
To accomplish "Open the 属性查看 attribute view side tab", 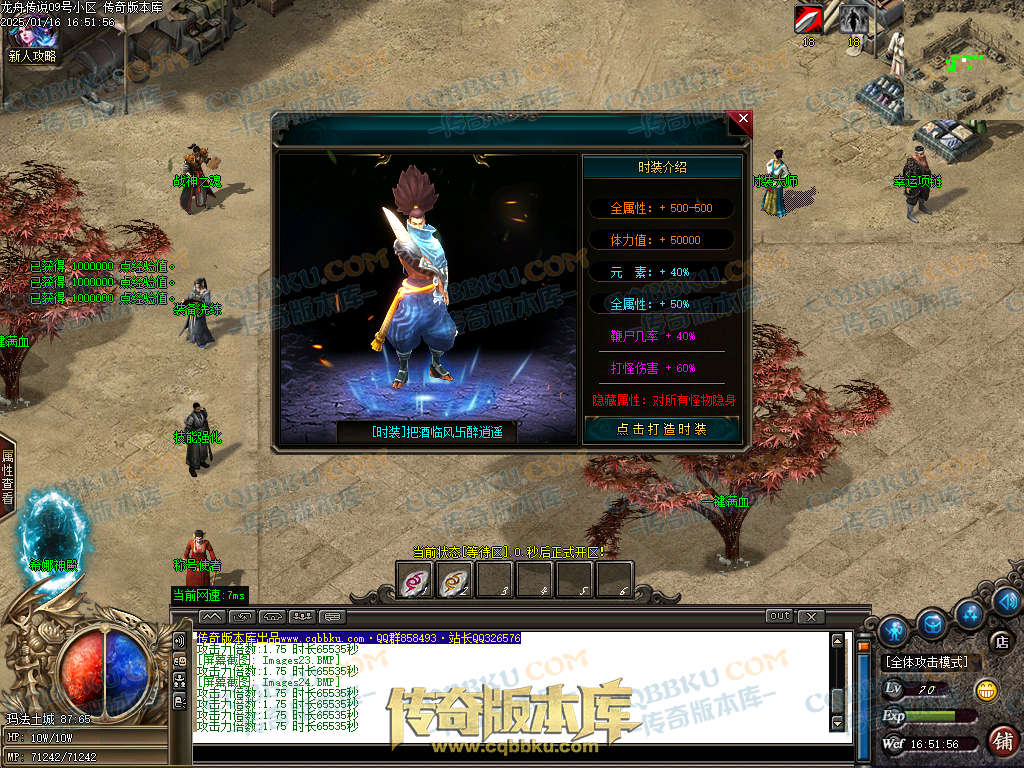I will [x=7, y=476].
